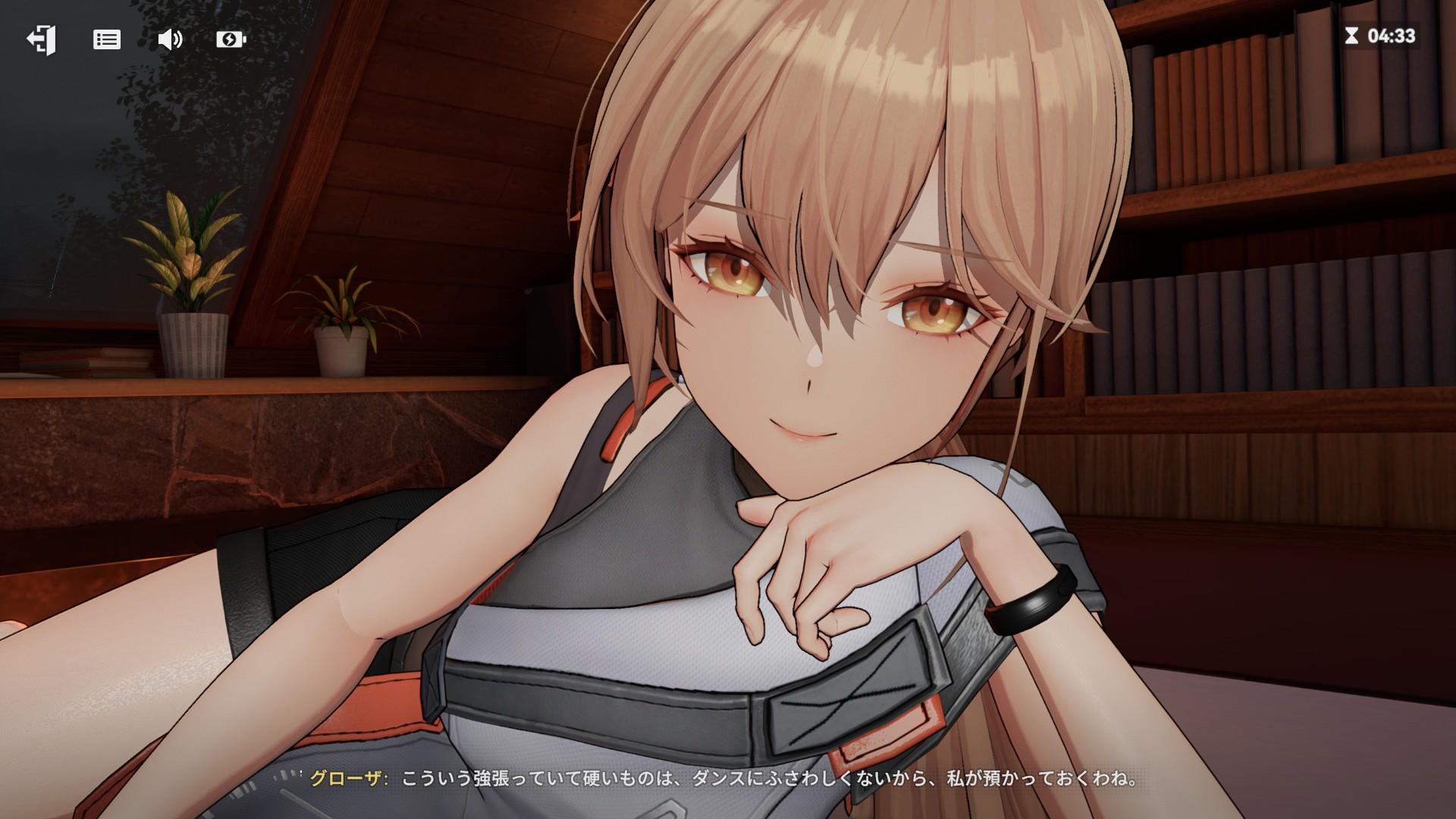Click the exit door icon to leave the scene
The width and height of the screenshot is (1456, 819).
[40, 38]
